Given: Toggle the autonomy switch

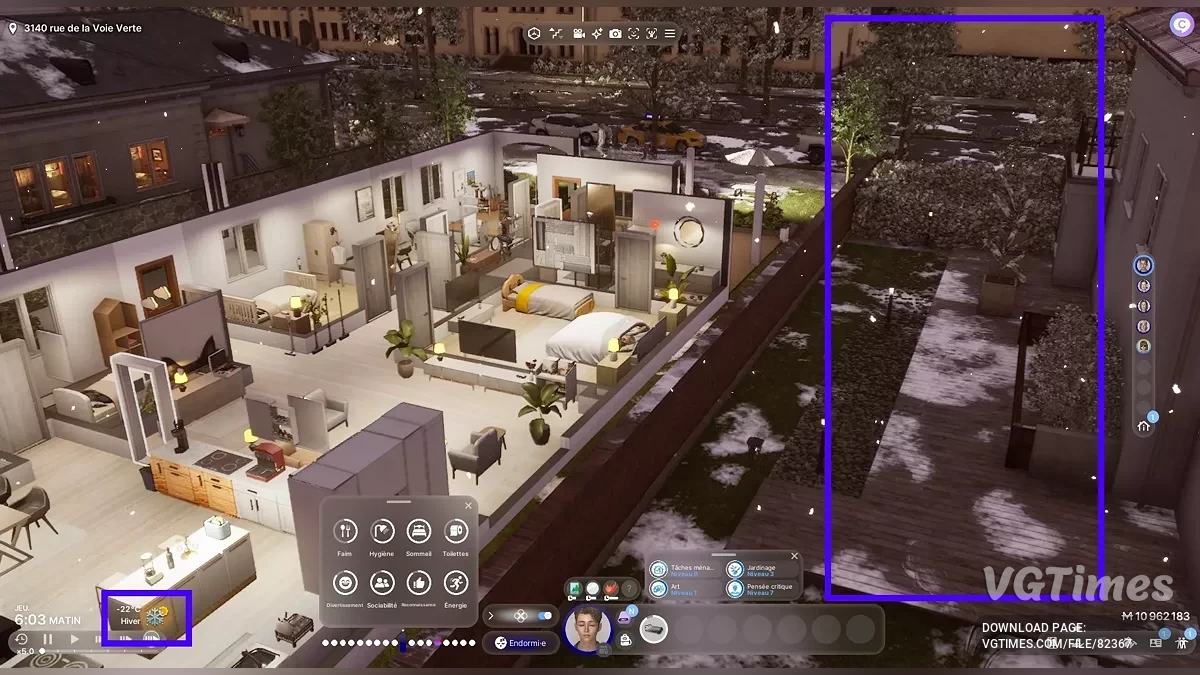Looking at the screenshot, I should click(x=545, y=615).
